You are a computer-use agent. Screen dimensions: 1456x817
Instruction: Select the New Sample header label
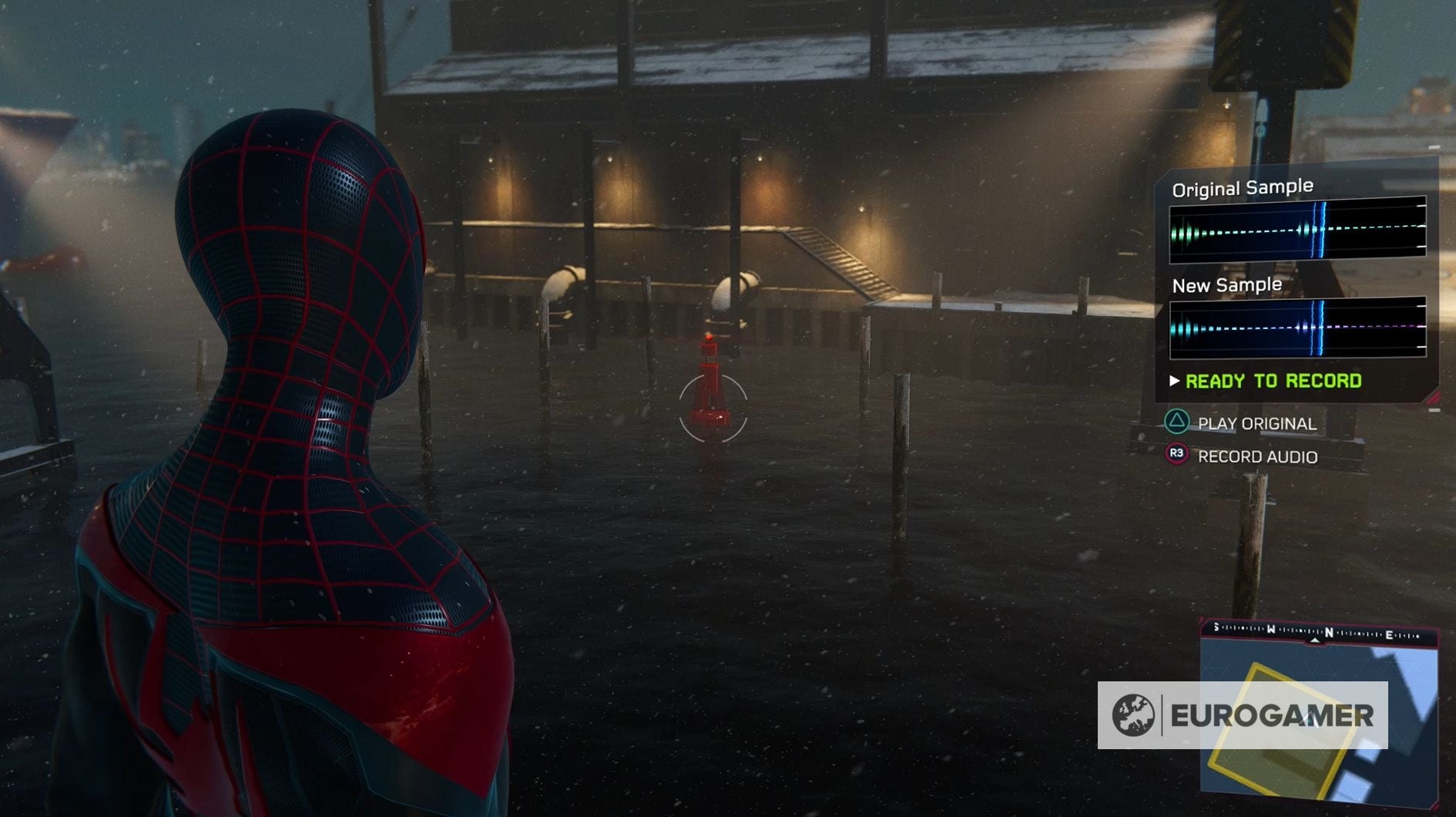click(1228, 284)
